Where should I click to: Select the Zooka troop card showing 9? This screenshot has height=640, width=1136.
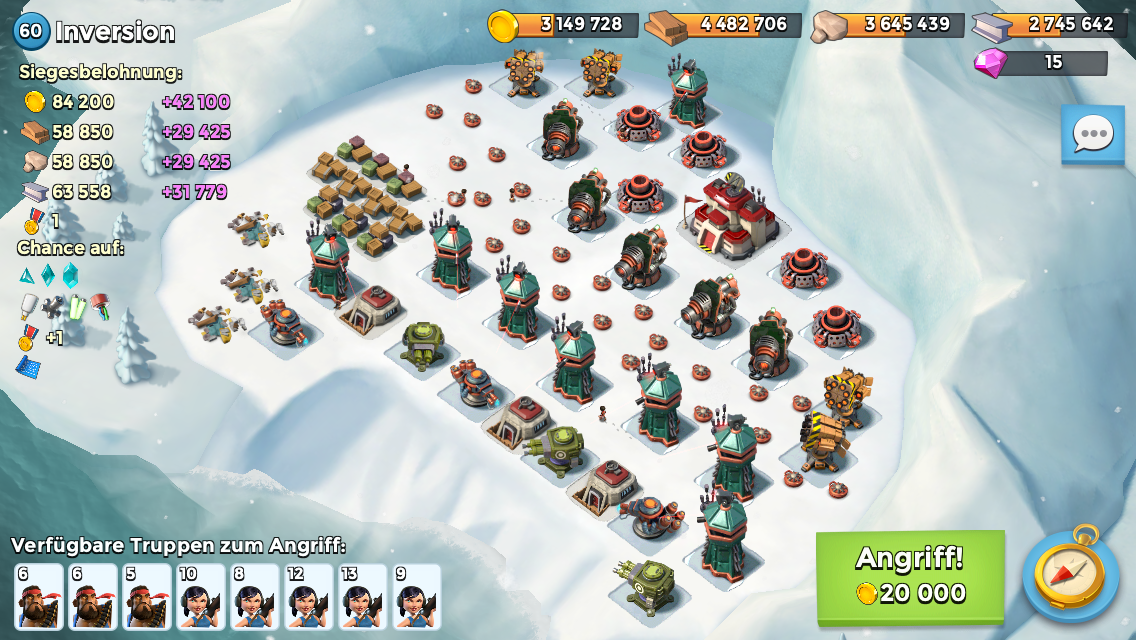pyautogui.click(x=417, y=597)
